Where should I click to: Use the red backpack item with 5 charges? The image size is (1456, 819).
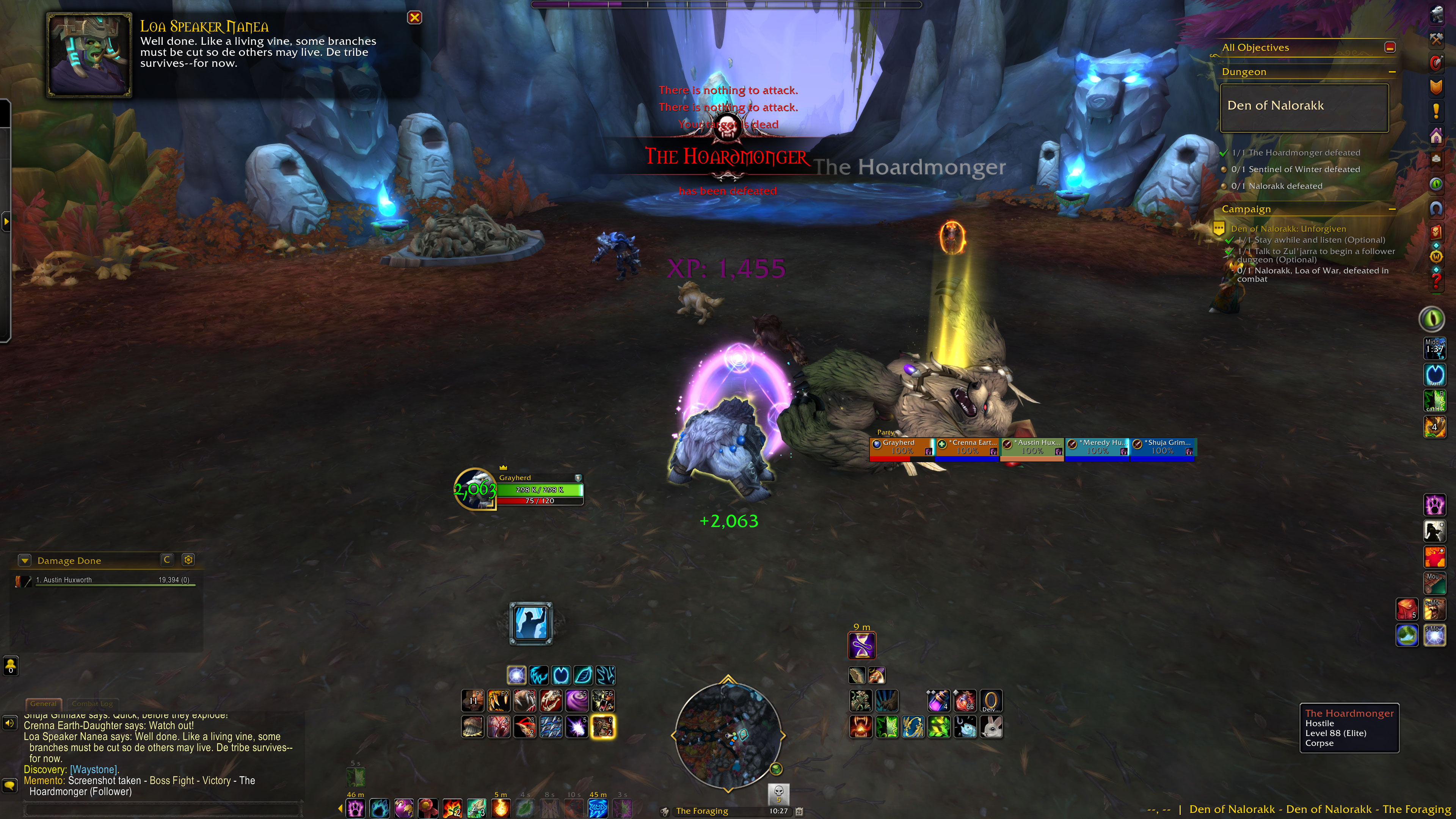[1406, 609]
